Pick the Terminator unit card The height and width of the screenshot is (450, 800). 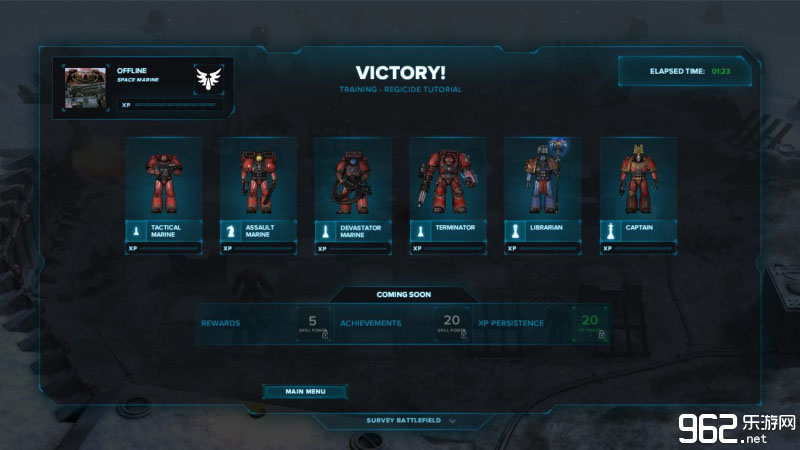coord(447,195)
